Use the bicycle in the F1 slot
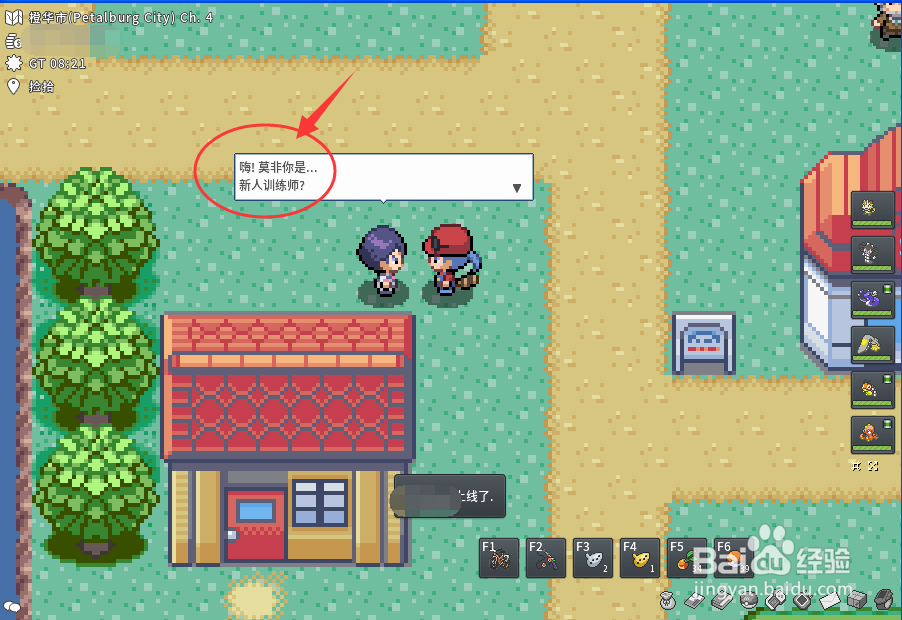 pos(498,558)
